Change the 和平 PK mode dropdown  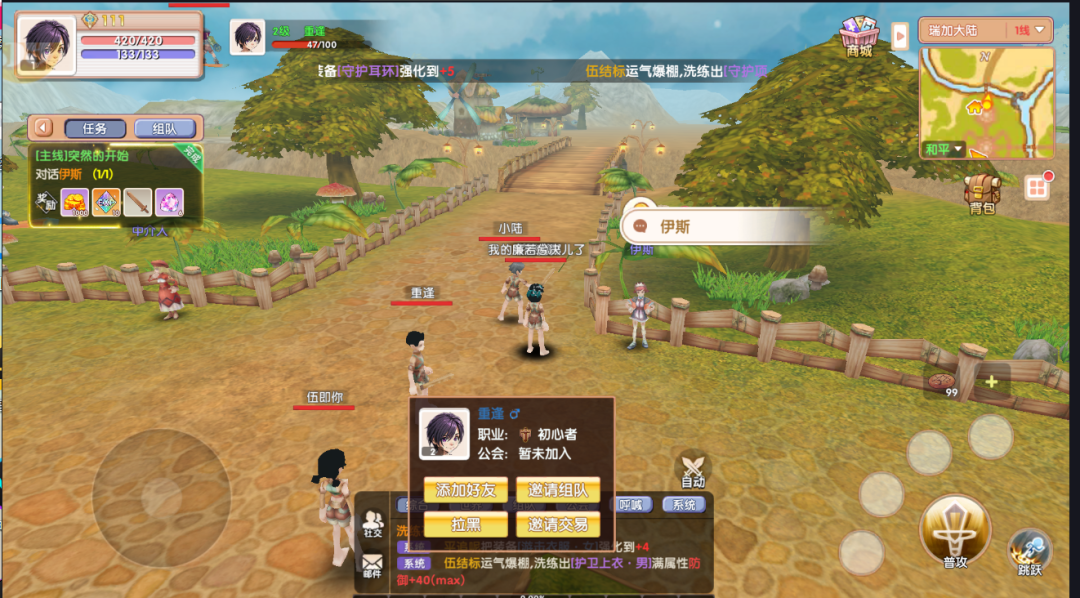tap(943, 149)
